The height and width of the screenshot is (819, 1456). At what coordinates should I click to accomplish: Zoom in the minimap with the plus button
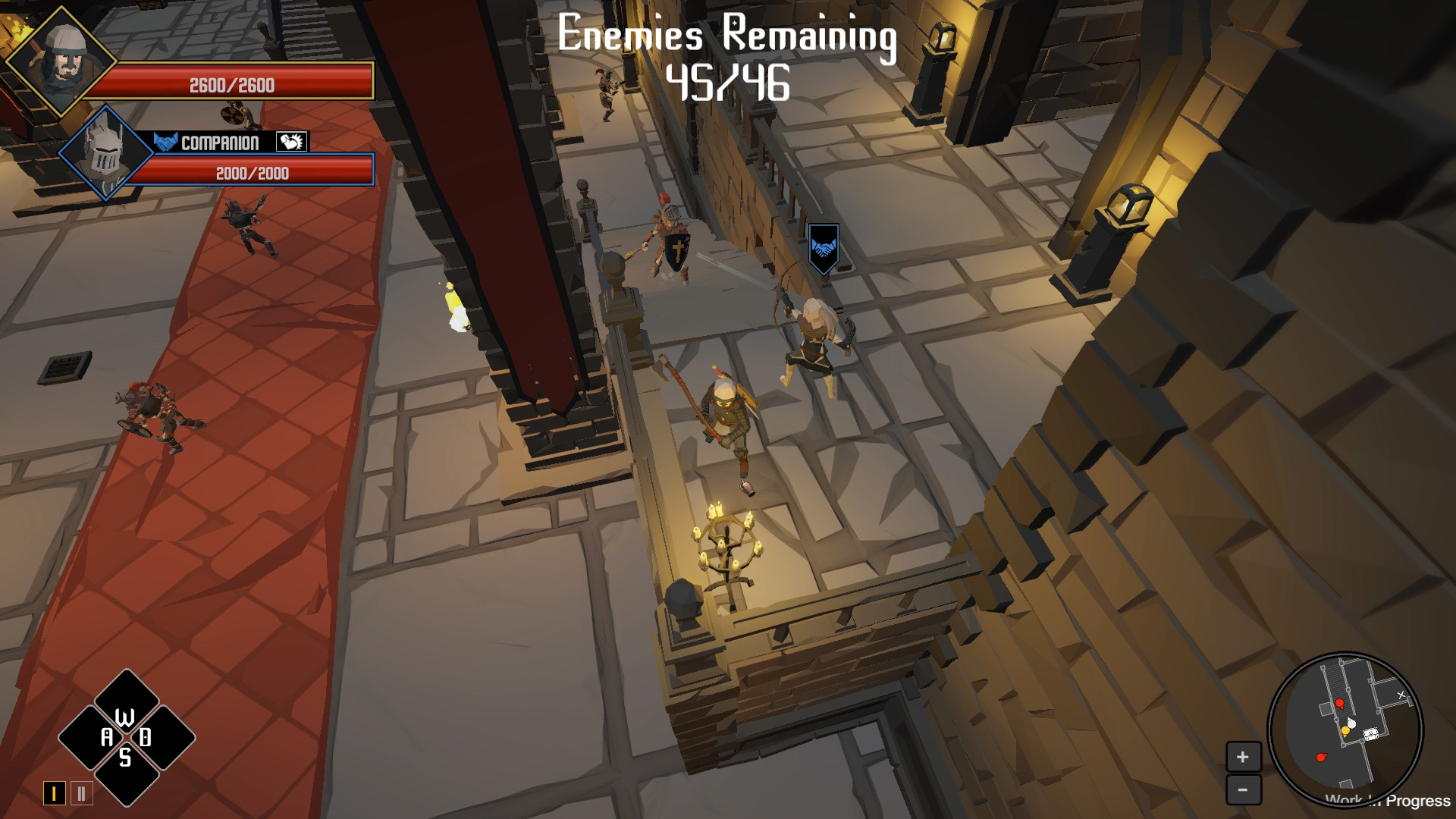(1242, 755)
